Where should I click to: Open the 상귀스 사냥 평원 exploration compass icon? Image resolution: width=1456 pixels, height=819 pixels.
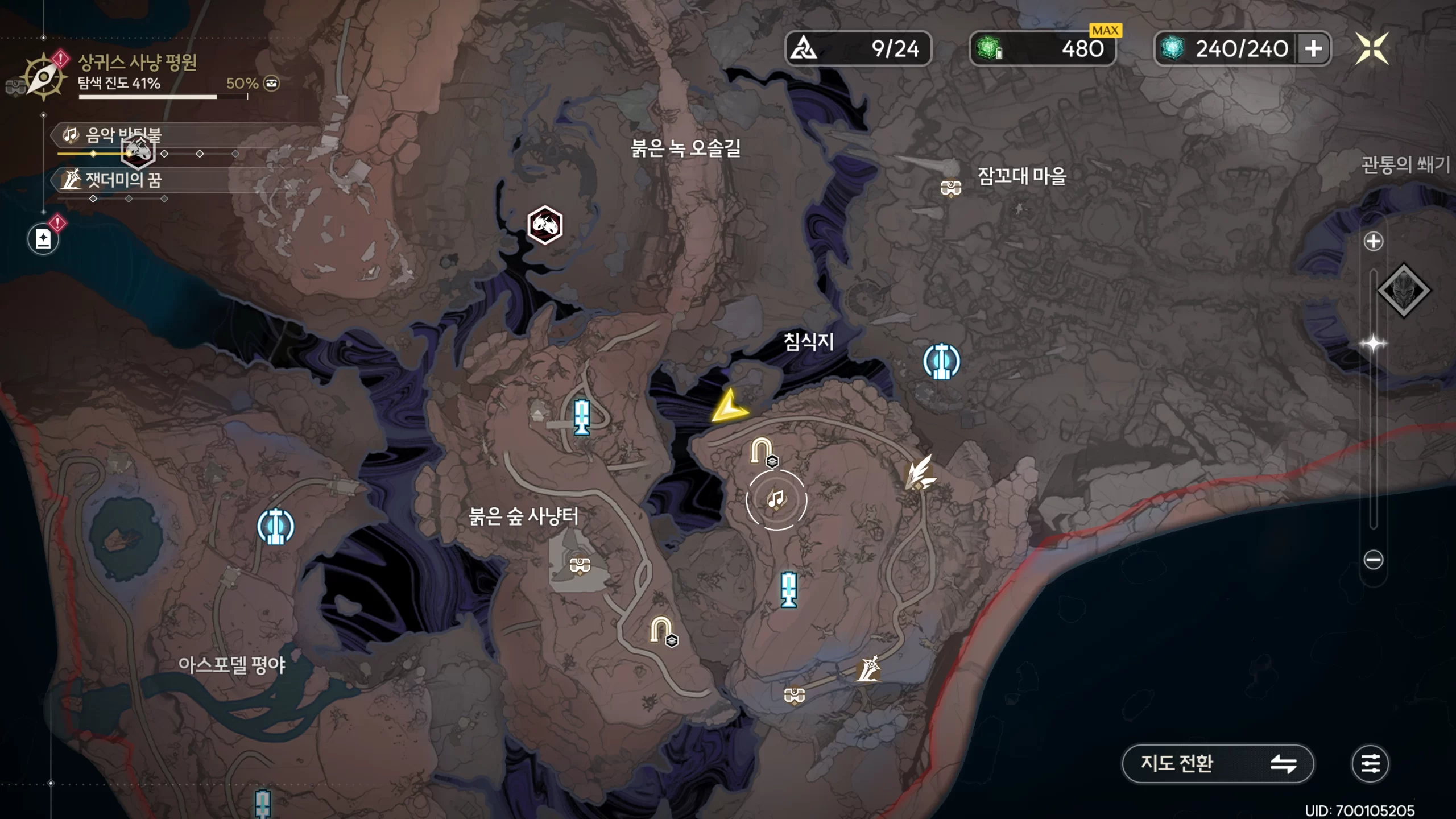click(43, 77)
